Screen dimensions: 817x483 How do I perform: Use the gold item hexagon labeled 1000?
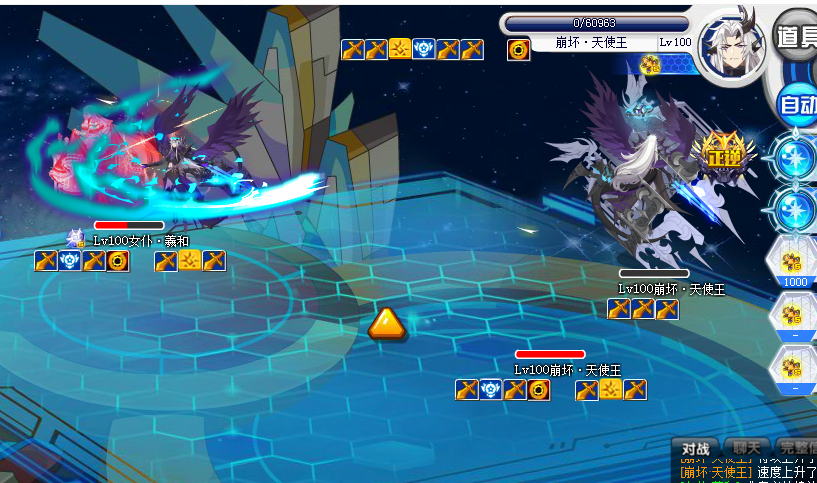[x=795, y=263]
